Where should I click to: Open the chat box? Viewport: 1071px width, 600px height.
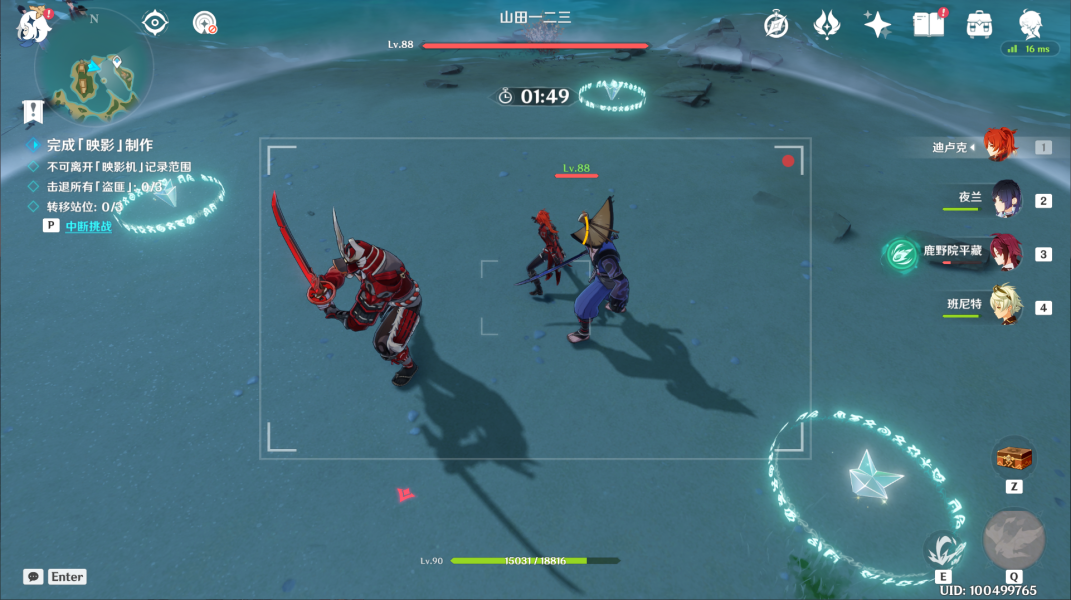pyautogui.click(x=34, y=577)
